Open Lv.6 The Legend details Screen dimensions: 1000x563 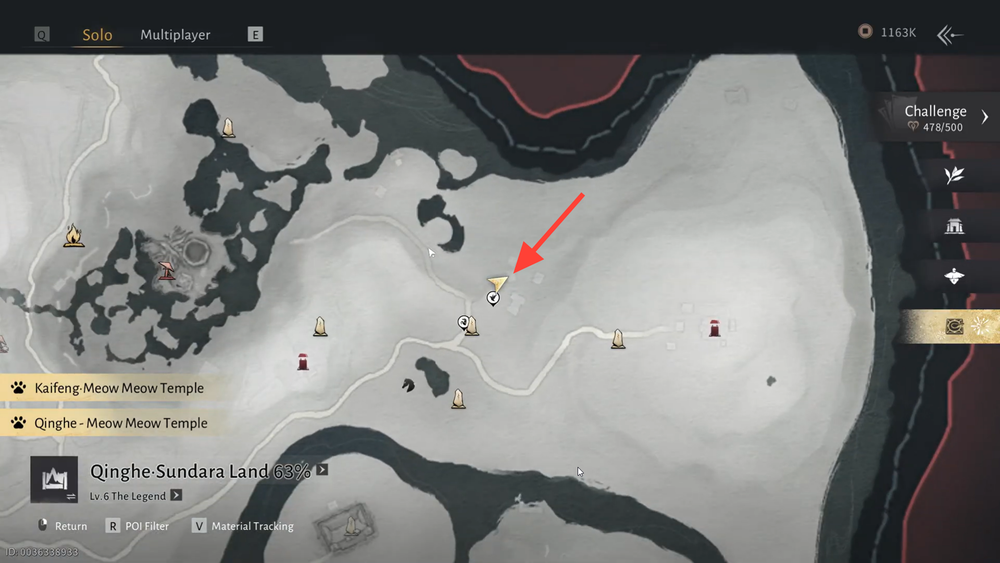tap(176, 495)
